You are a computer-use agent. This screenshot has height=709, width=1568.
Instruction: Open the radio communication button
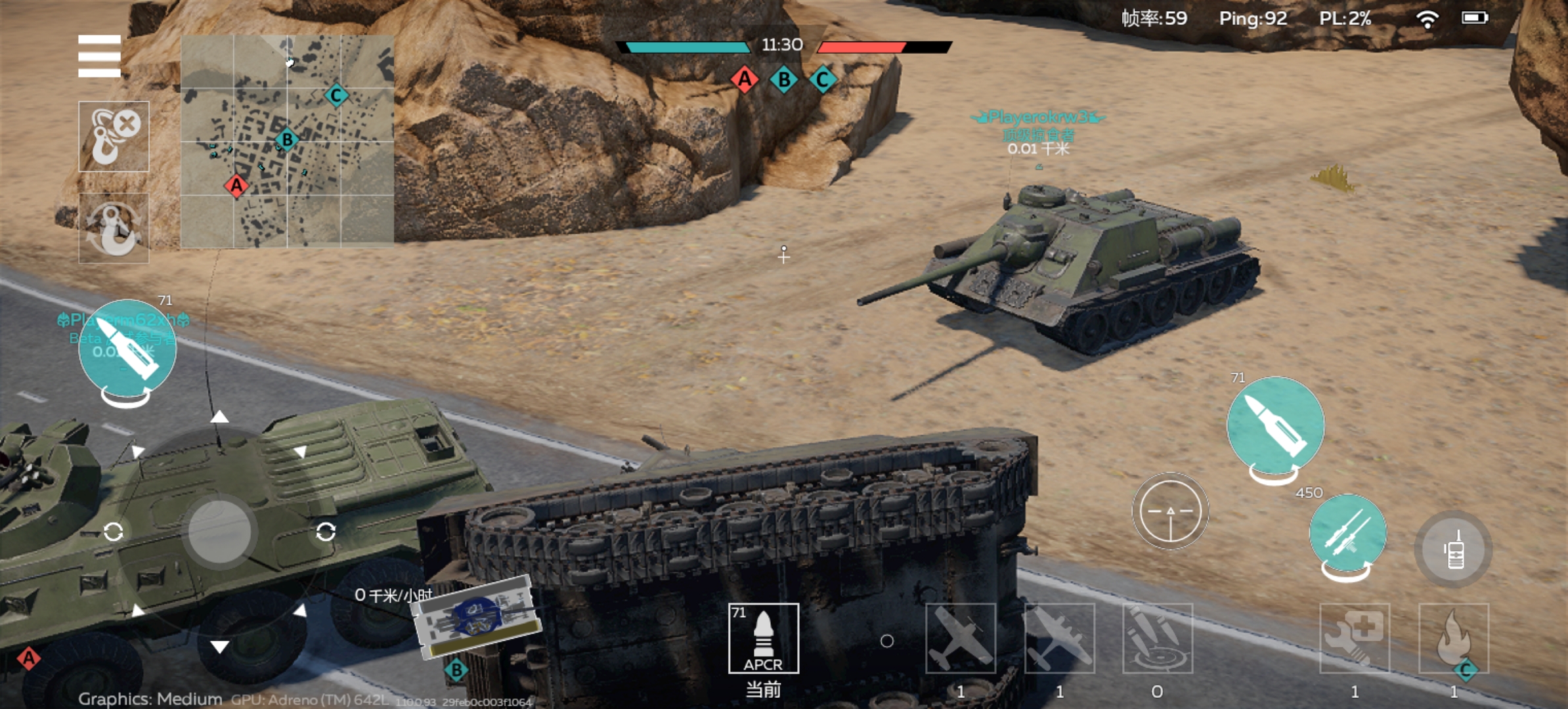1454,549
